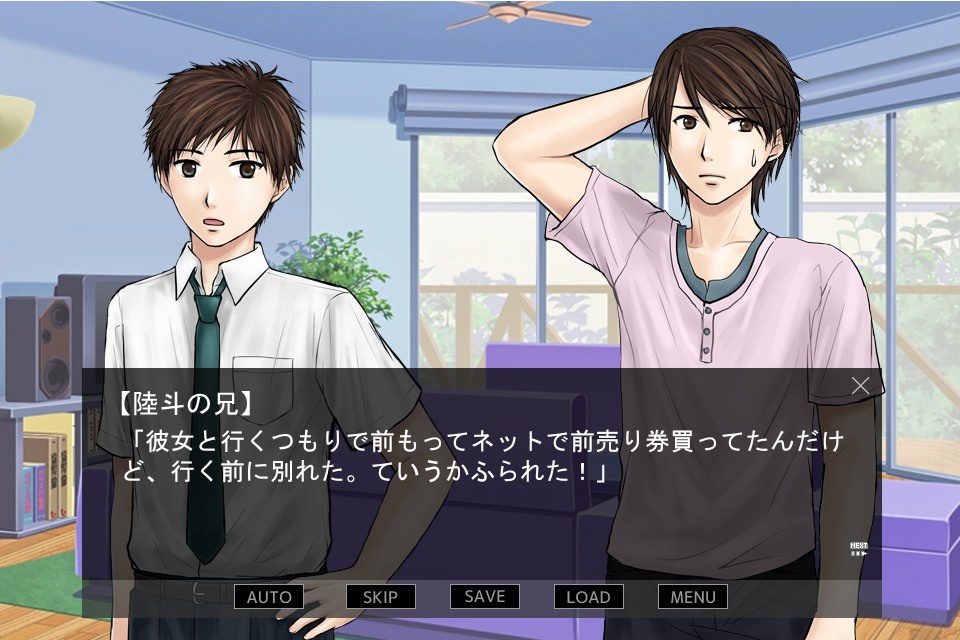Open the SAVE screen
This screenshot has width=960, height=640.
click(x=485, y=596)
